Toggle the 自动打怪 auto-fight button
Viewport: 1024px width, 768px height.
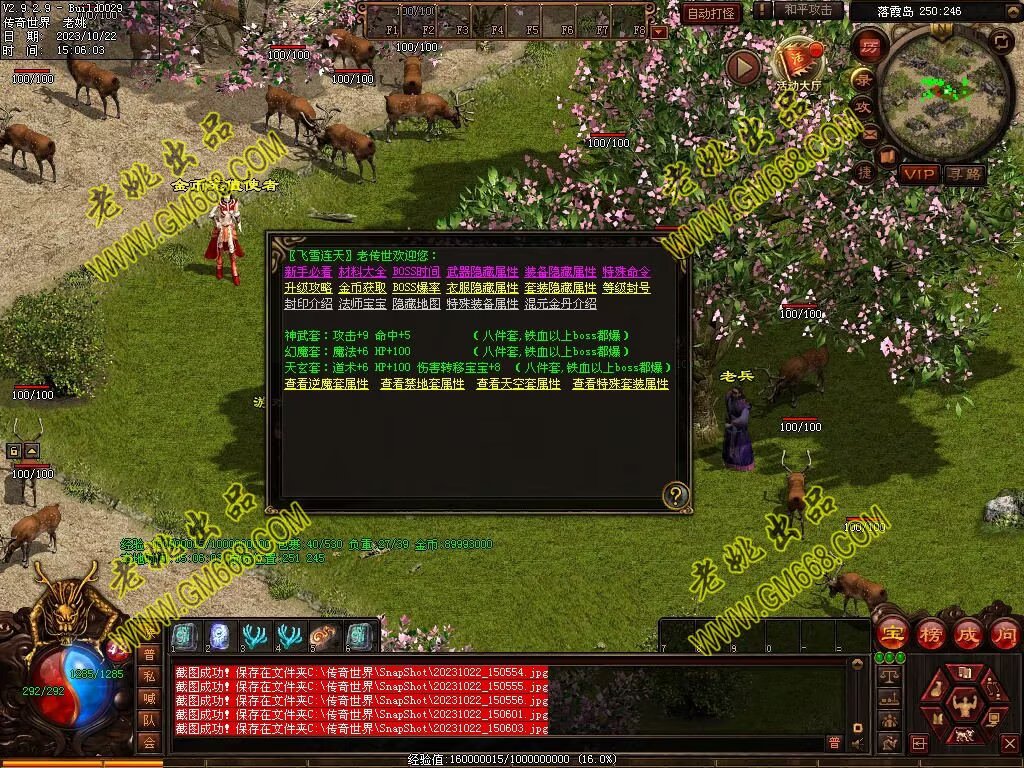712,13
